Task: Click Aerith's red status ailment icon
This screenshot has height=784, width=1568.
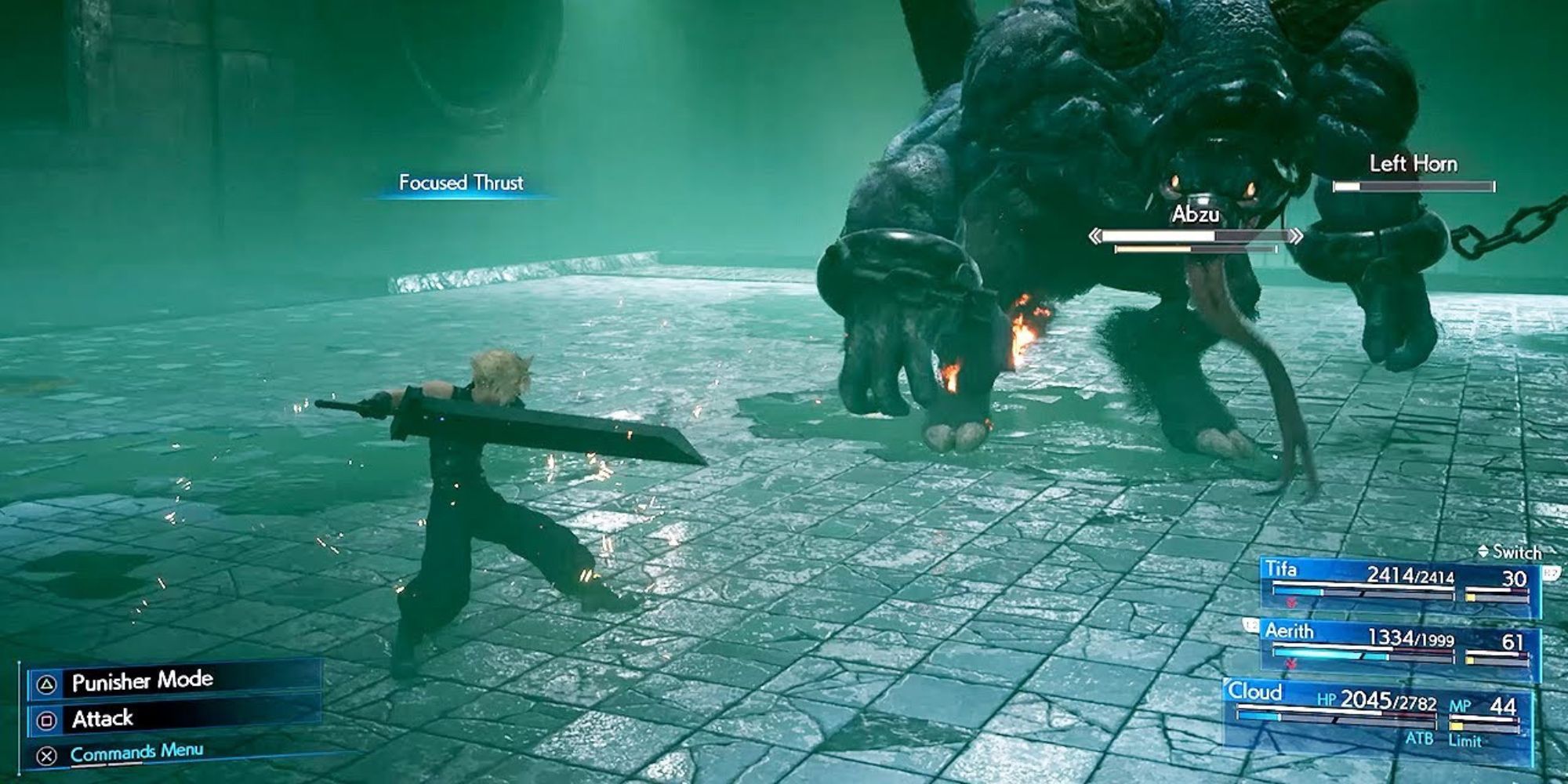Action: [1290, 664]
